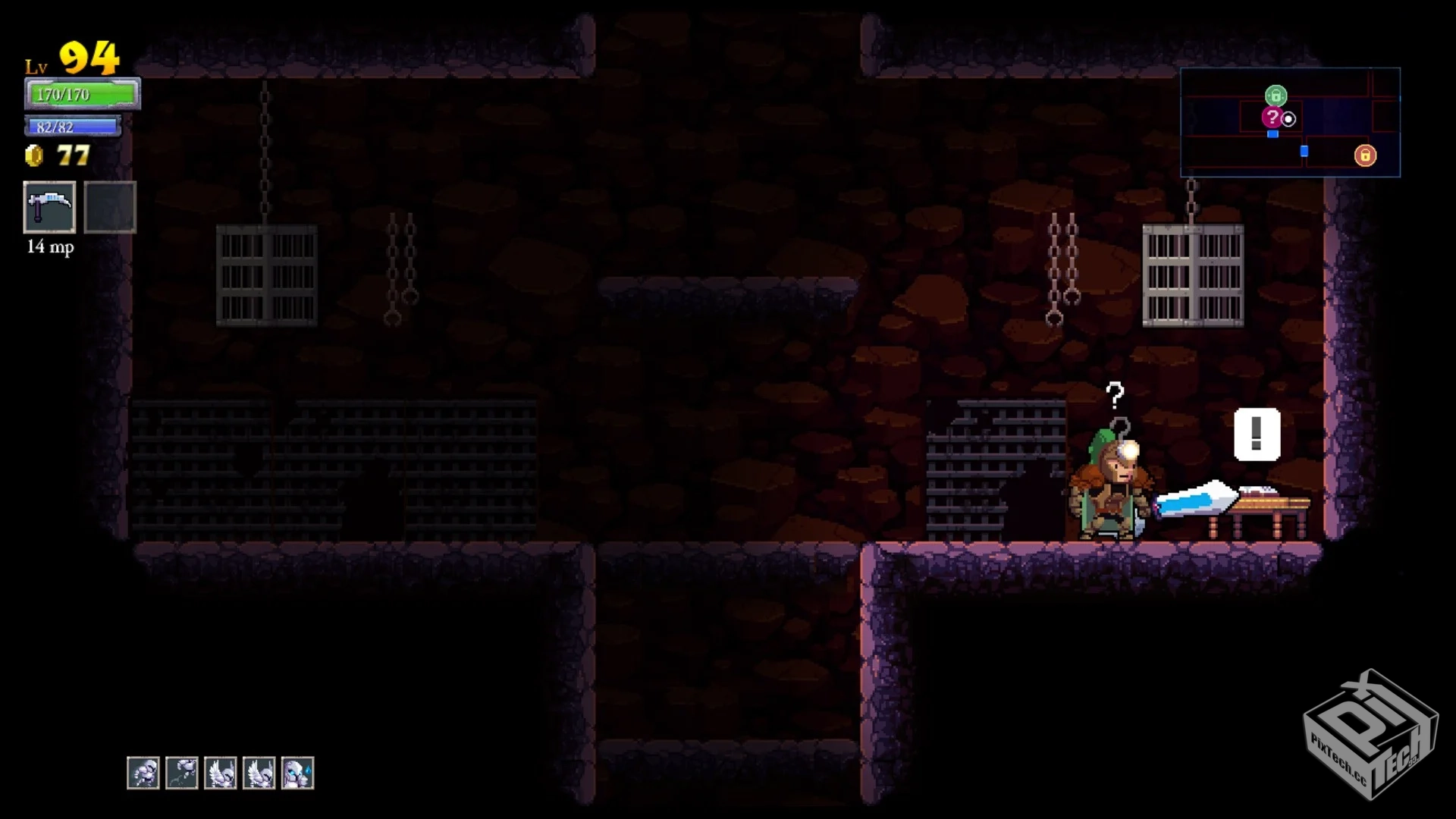This screenshot has height=819, width=1456.
Task: Select the orange lock marker on minimap
Action: [1365, 155]
